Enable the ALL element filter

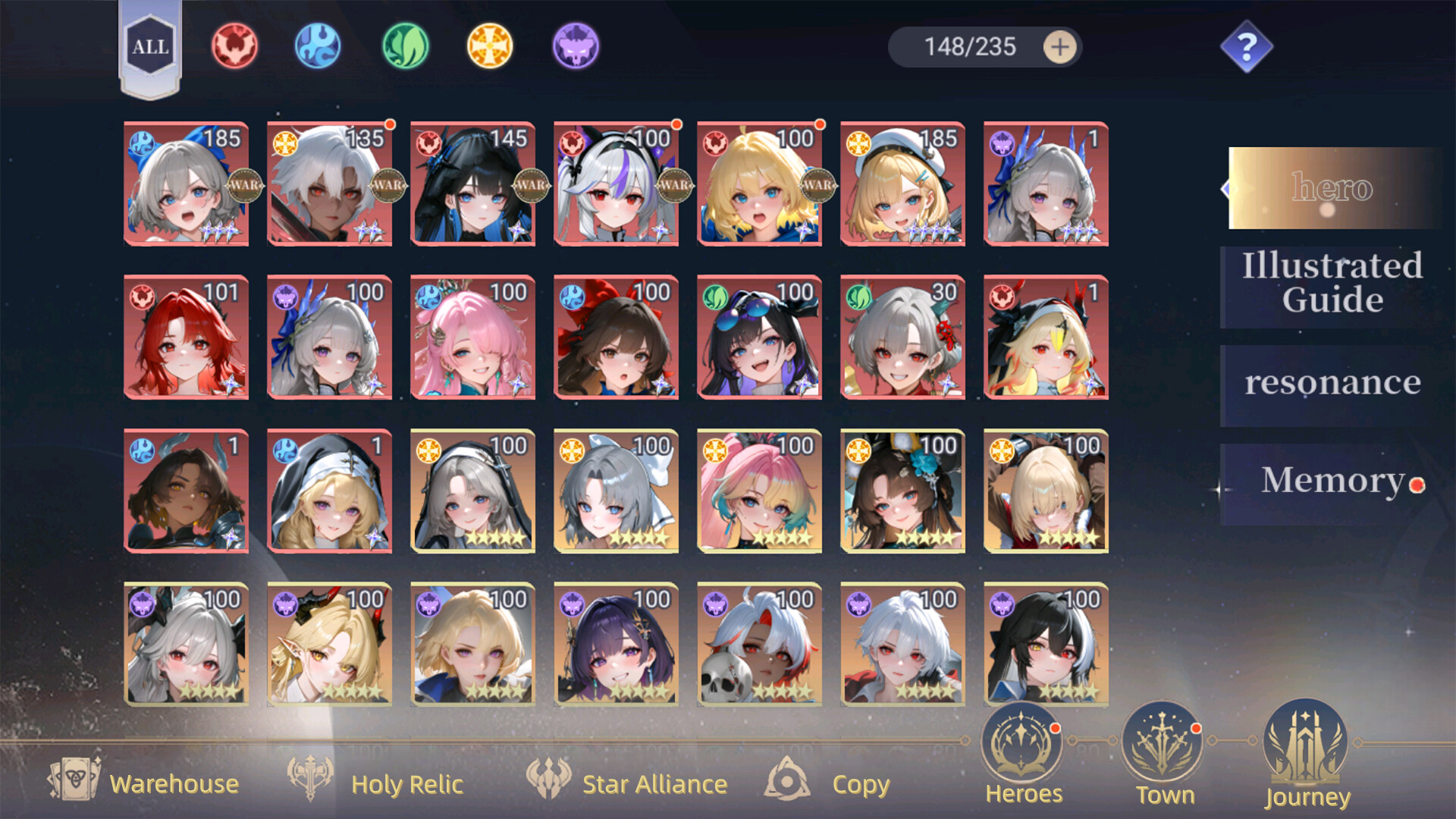coord(152,47)
